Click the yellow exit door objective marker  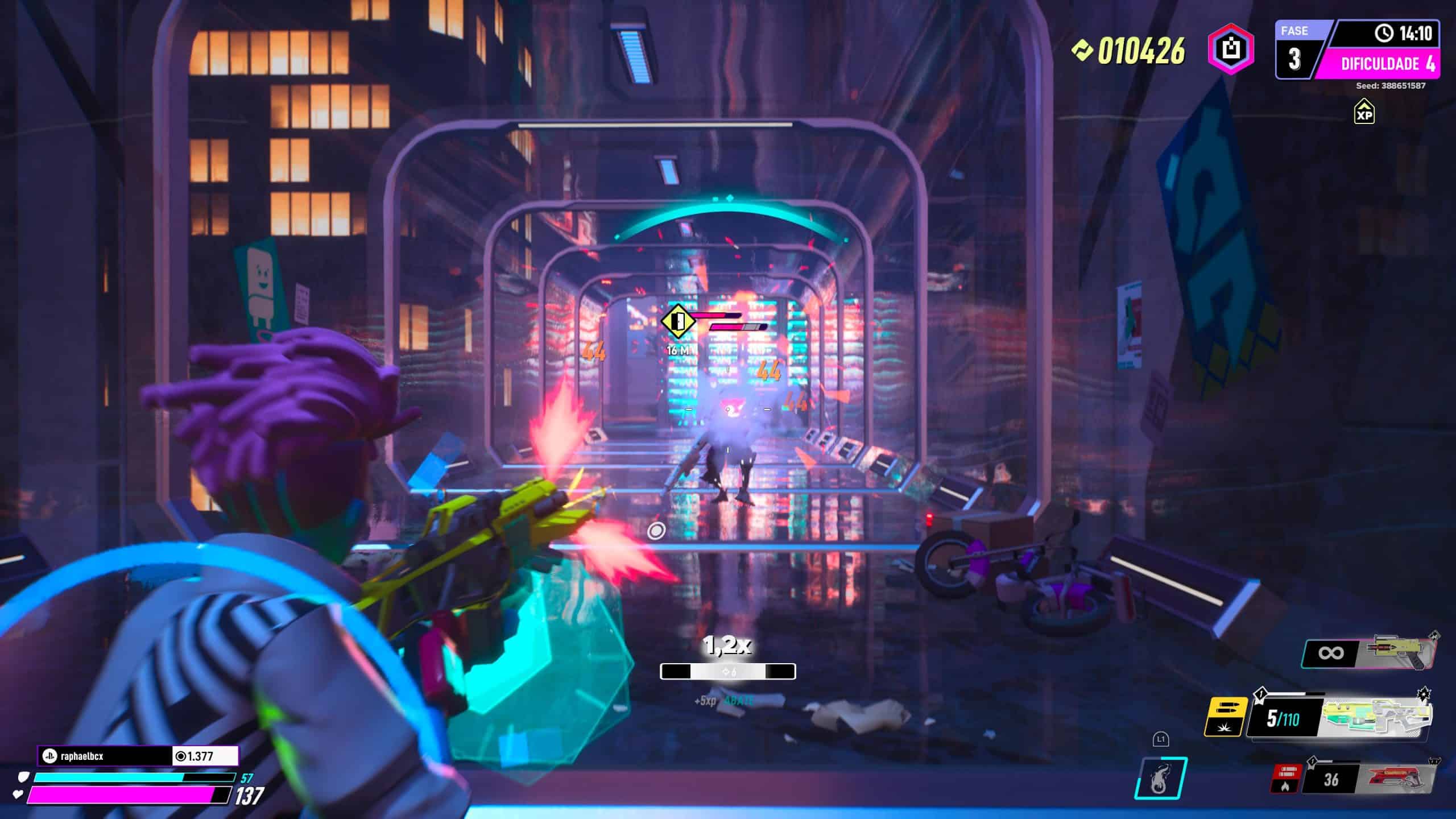pos(678,322)
